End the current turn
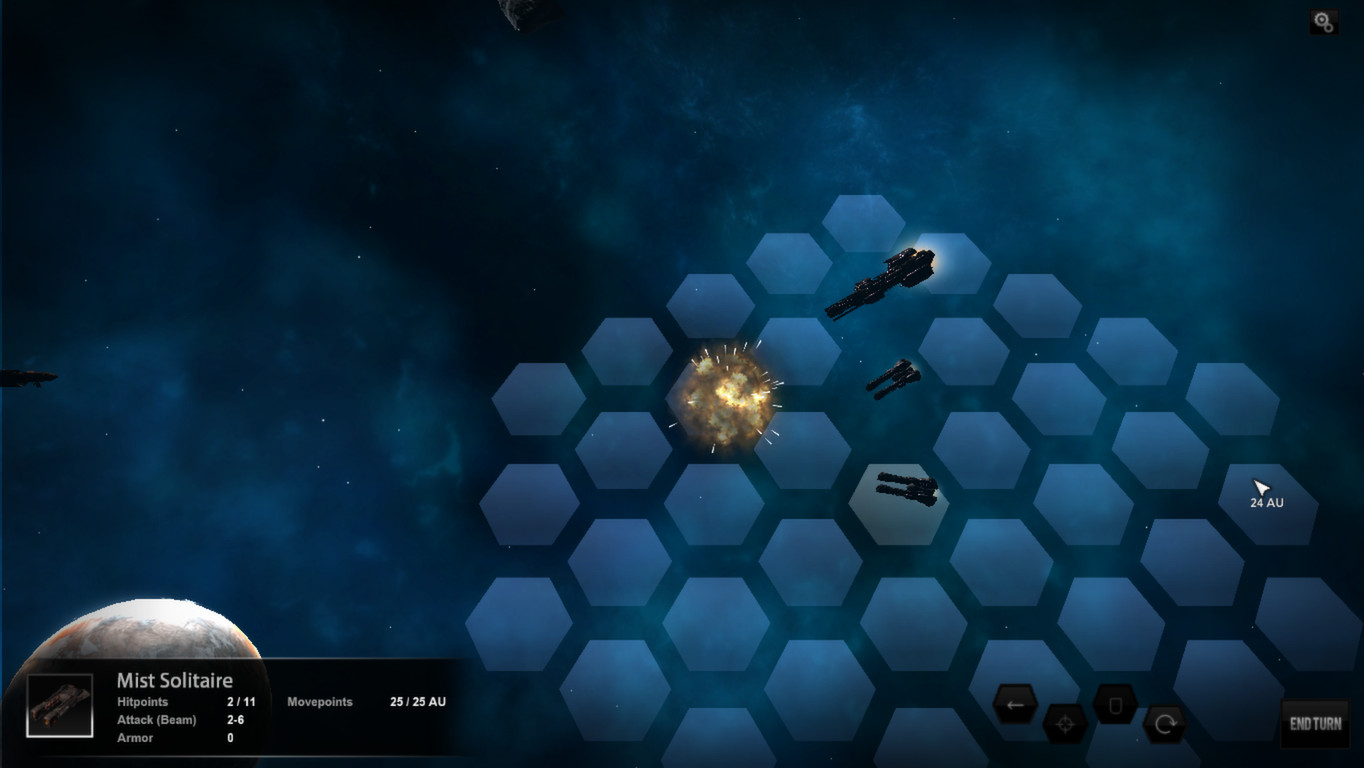Image resolution: width=1364 pixels, height=768 pixels. (x=1314, y=724)
